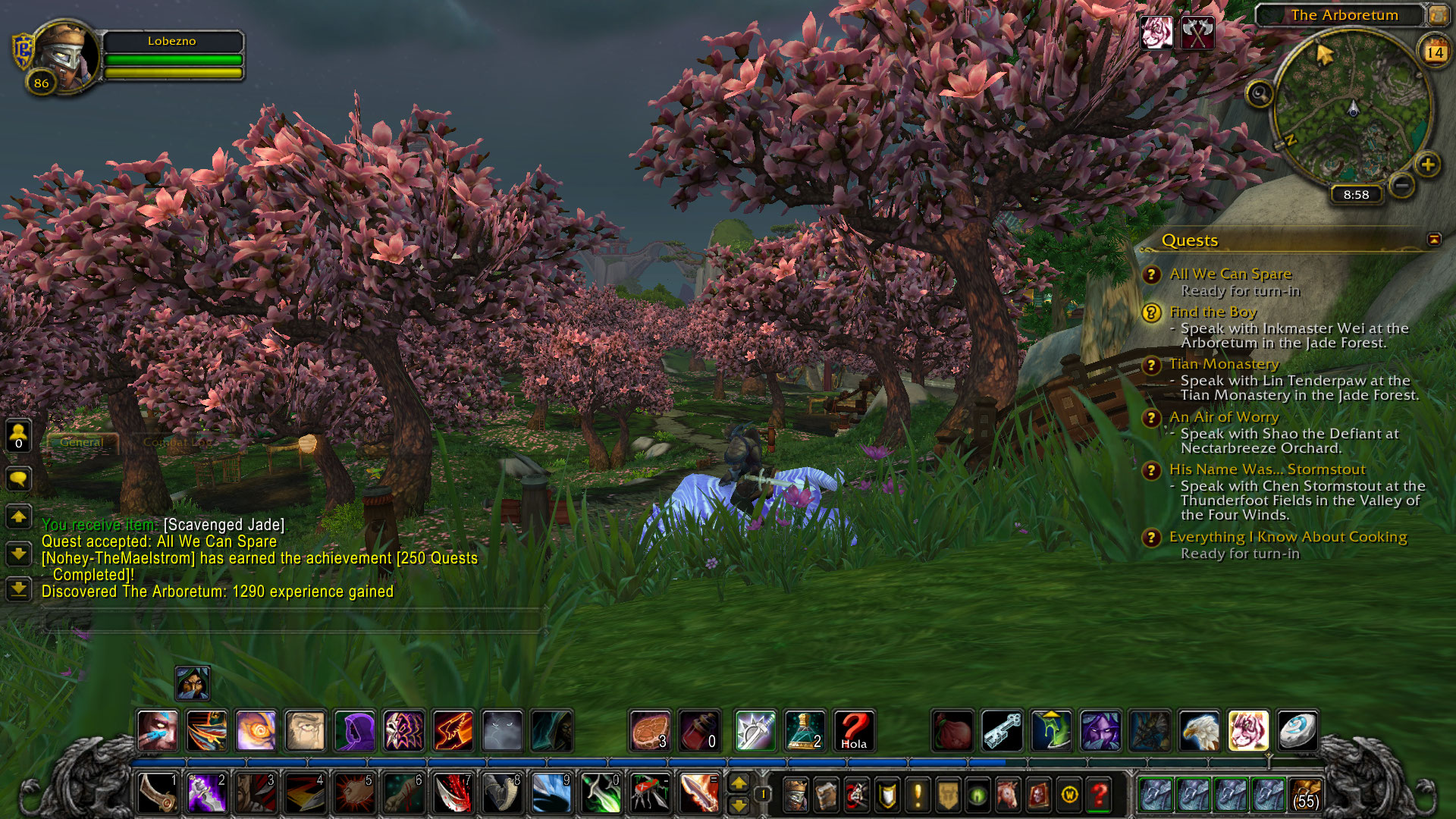Open the minimap tracking magnifier button

coord(1260,94)
